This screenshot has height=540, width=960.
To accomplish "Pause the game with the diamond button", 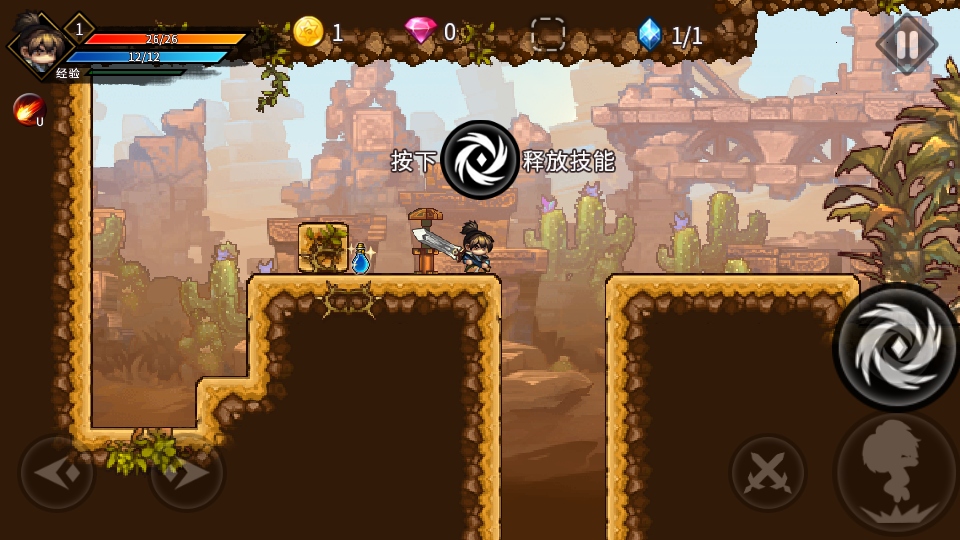I will pos(907,44).
